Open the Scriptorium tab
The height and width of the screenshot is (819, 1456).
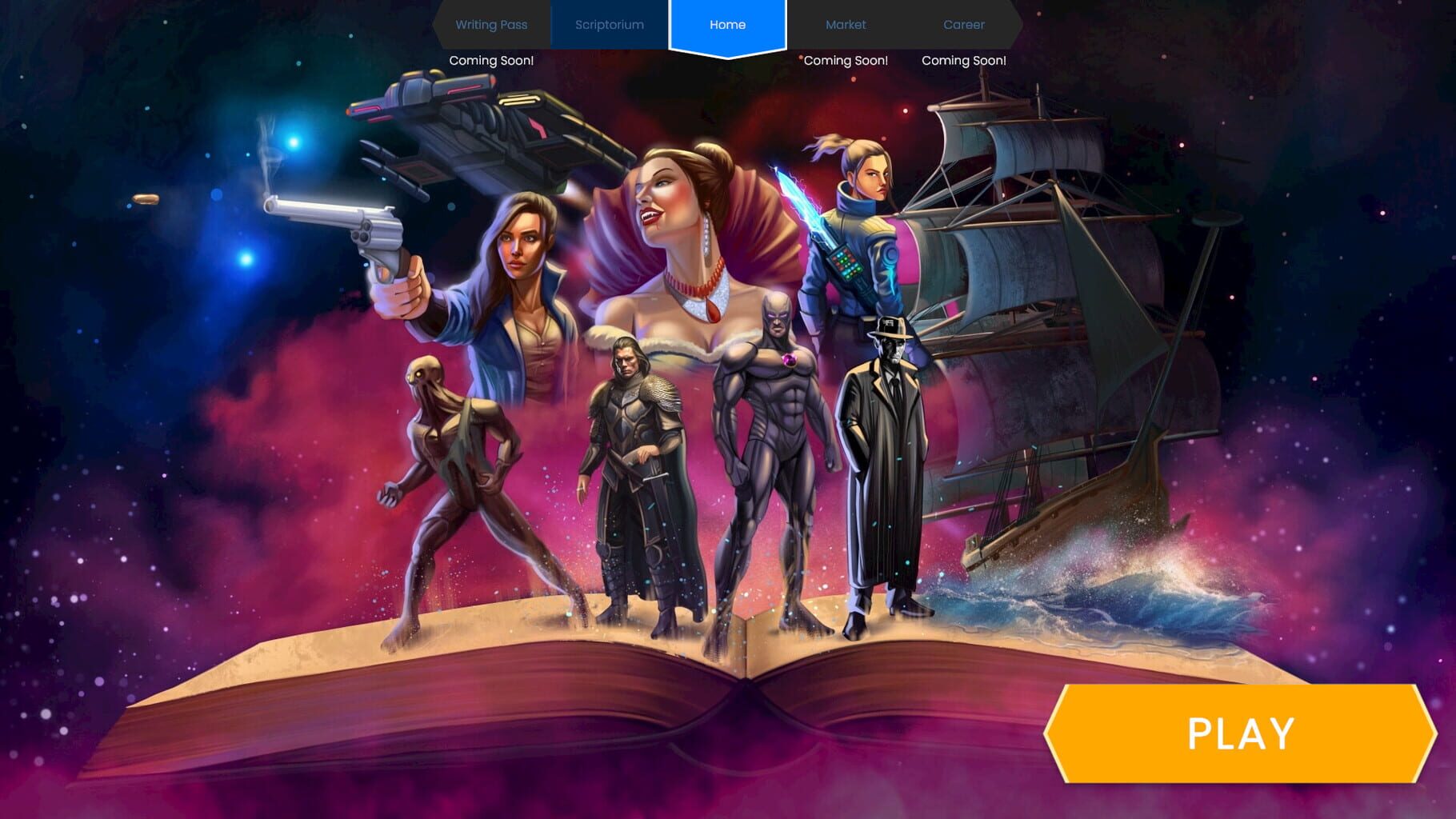[609, 25]
